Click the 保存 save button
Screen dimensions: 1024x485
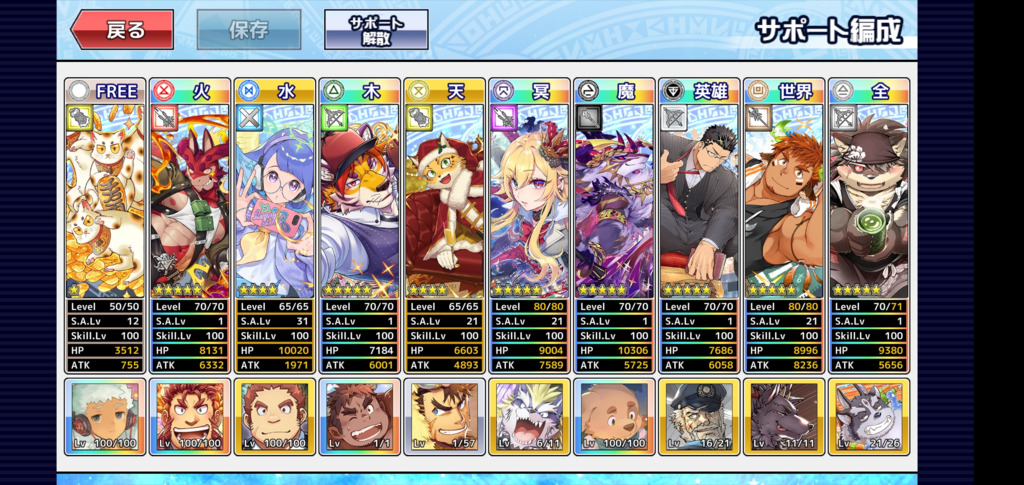pyautogui.click(x=249, y=30)
